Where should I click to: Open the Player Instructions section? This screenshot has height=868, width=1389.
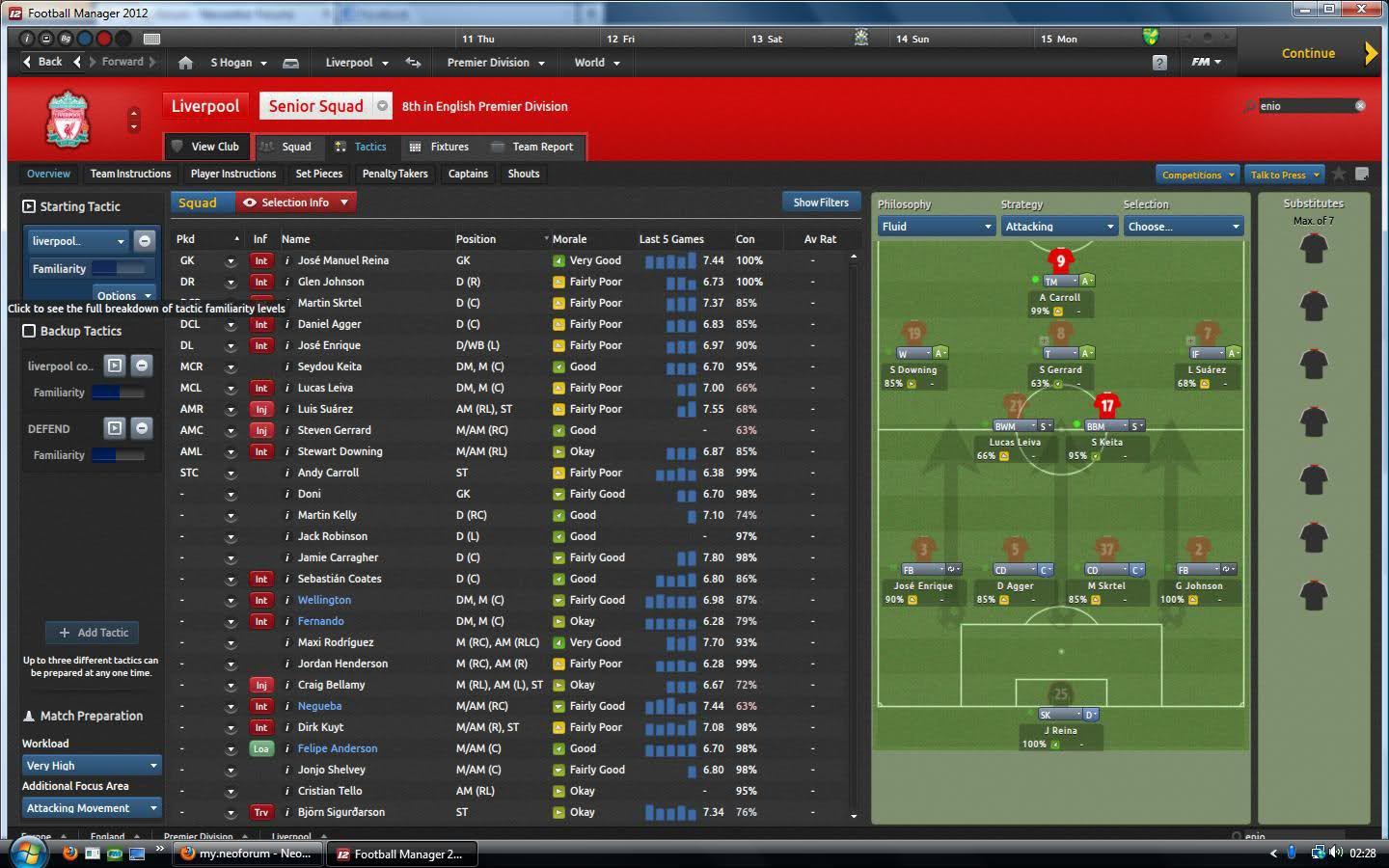pyautogui.click(x=232, y=174)
